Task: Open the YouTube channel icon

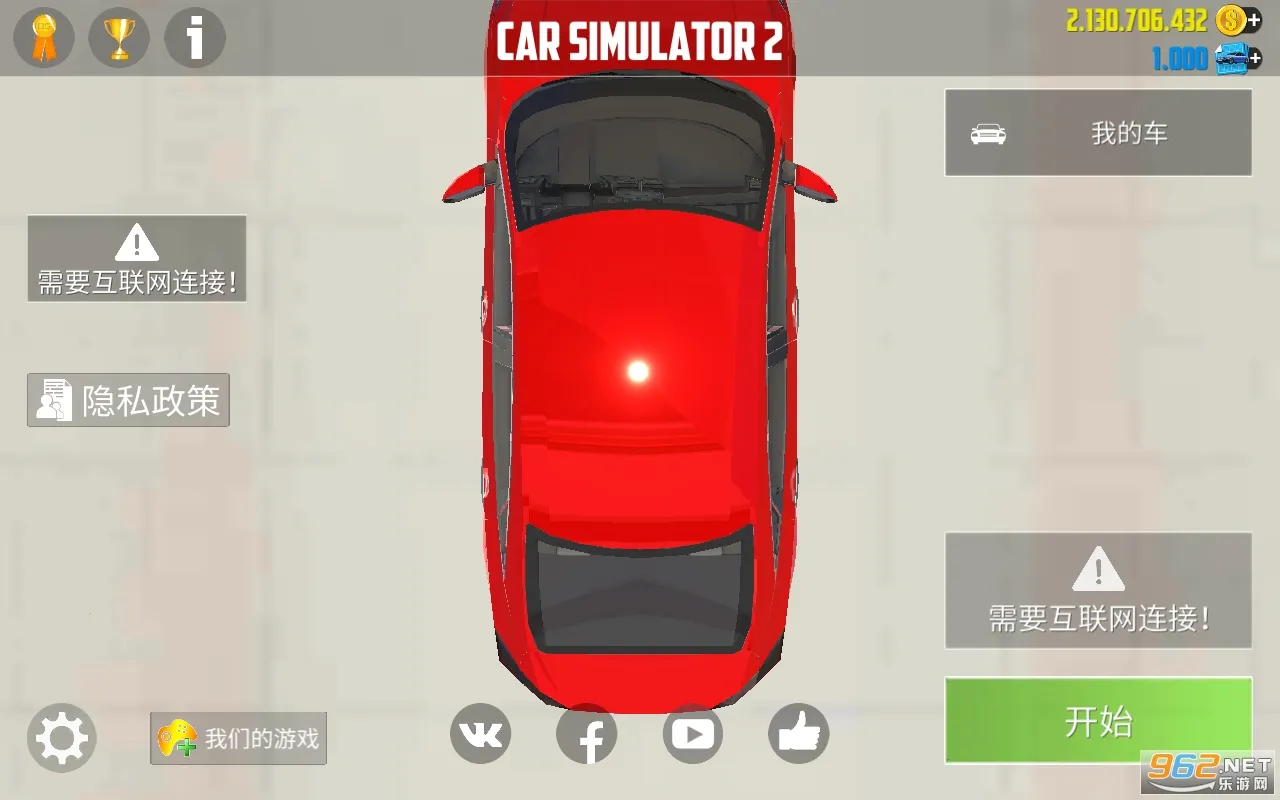Action: coord(692,733)
